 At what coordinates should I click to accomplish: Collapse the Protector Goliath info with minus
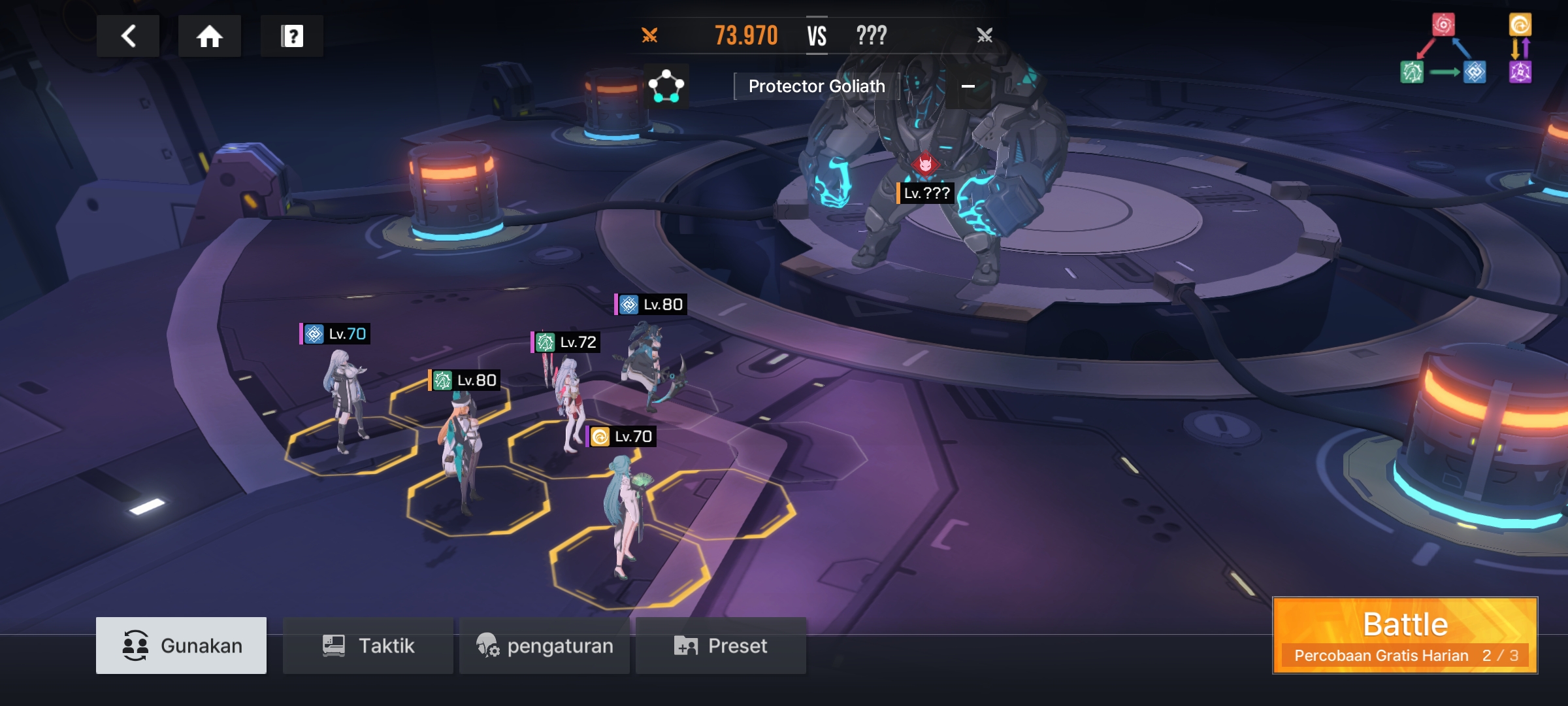[968, 86]
